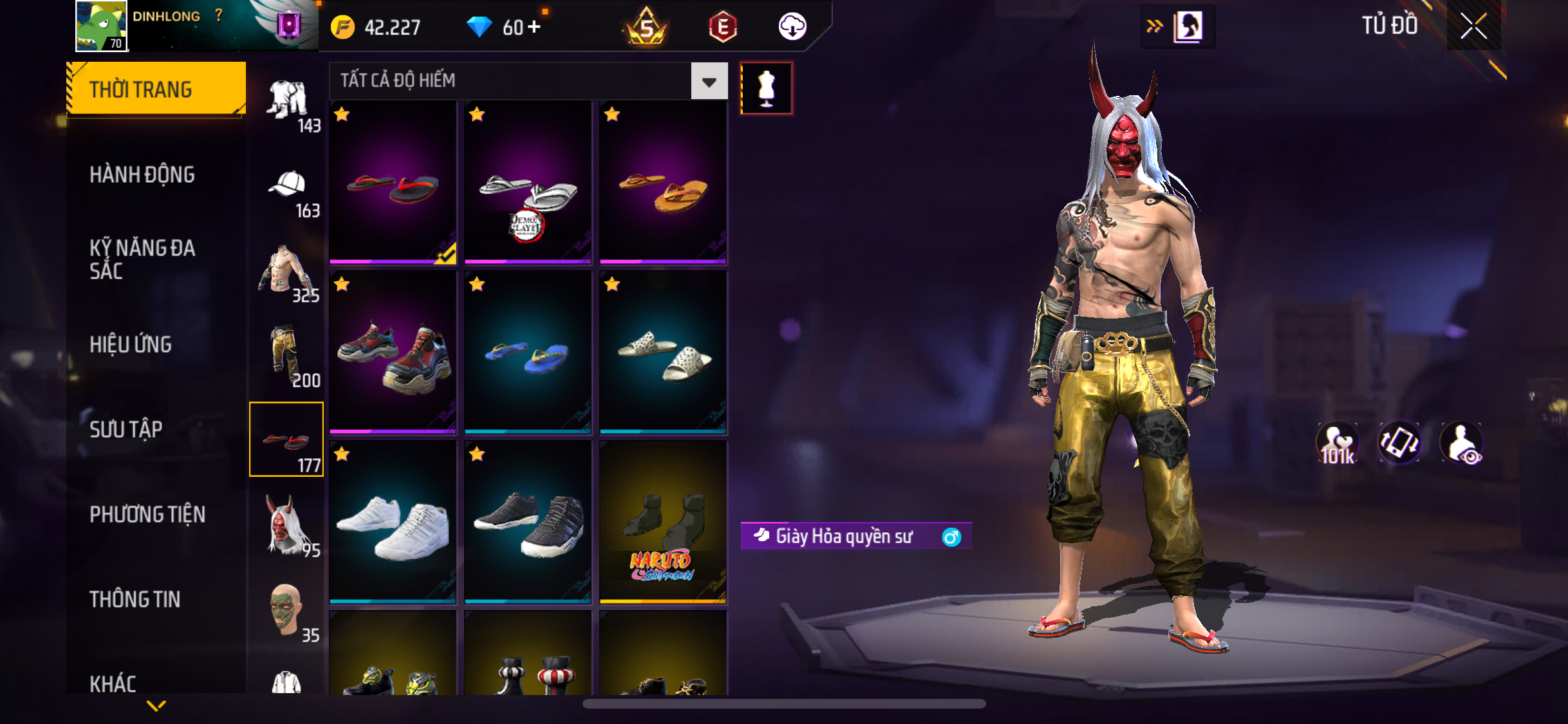1568x724 pixels.
Task: Add diamonds with the plus button
Action: pos(534,27)
